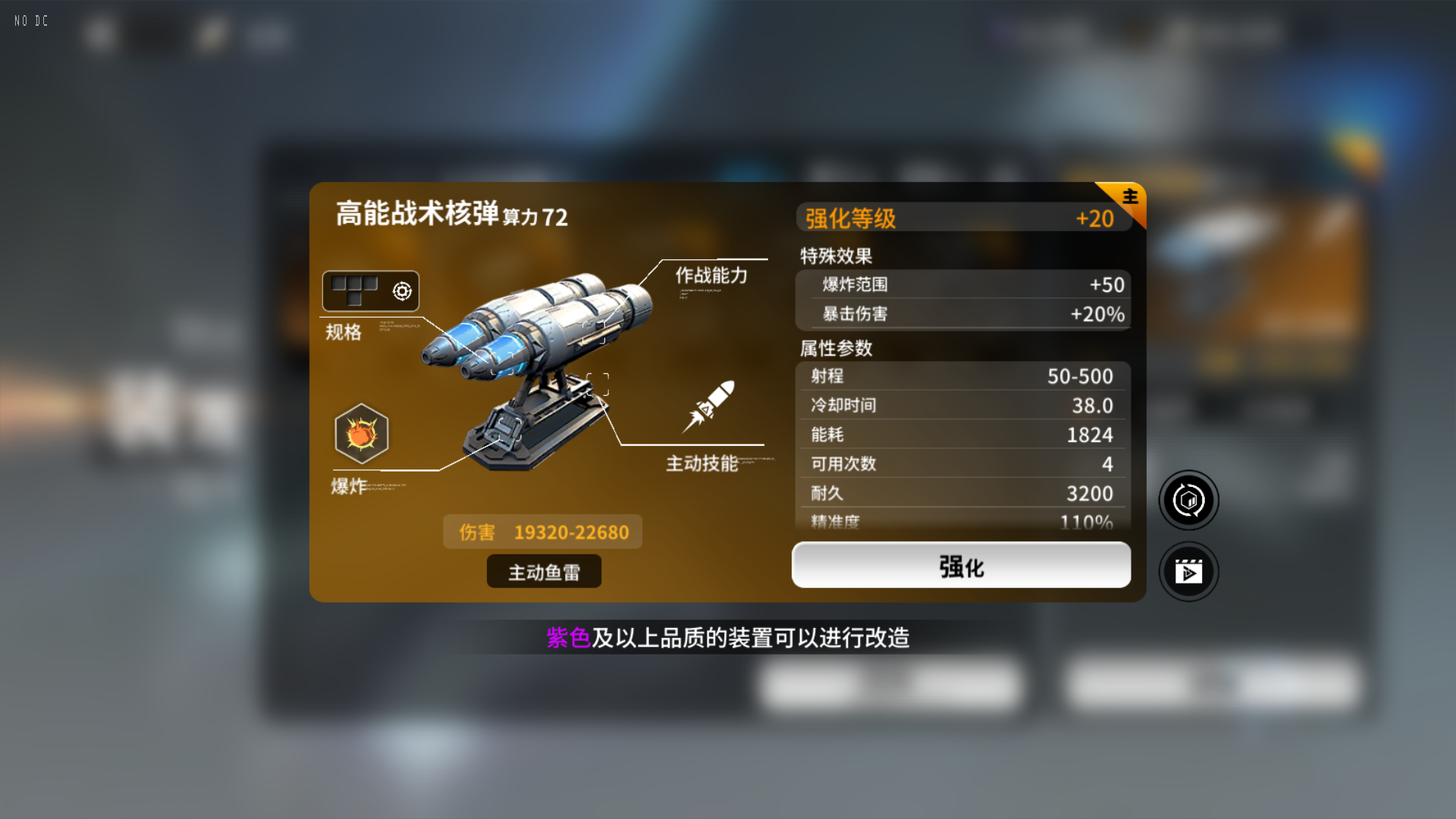
Task: Click the weapon conversion cube icon on the right
Action: (1188, 500)
